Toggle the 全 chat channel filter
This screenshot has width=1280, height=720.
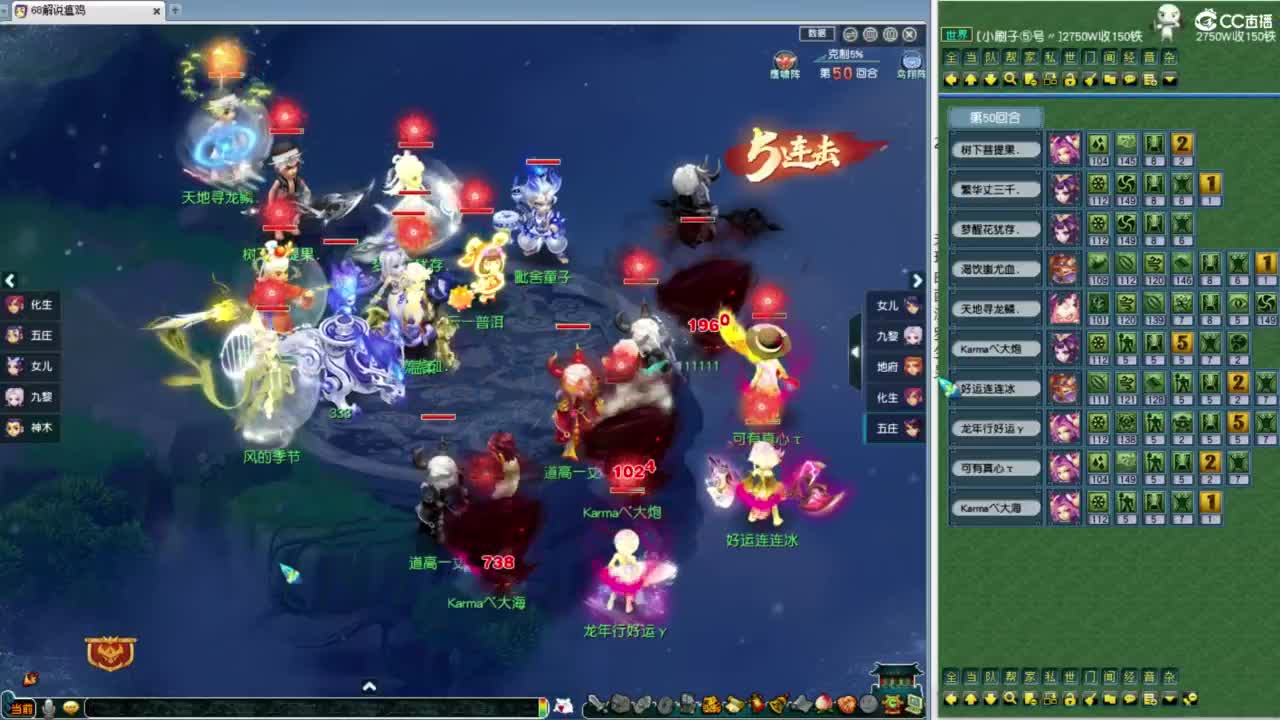tap(951, 57)
